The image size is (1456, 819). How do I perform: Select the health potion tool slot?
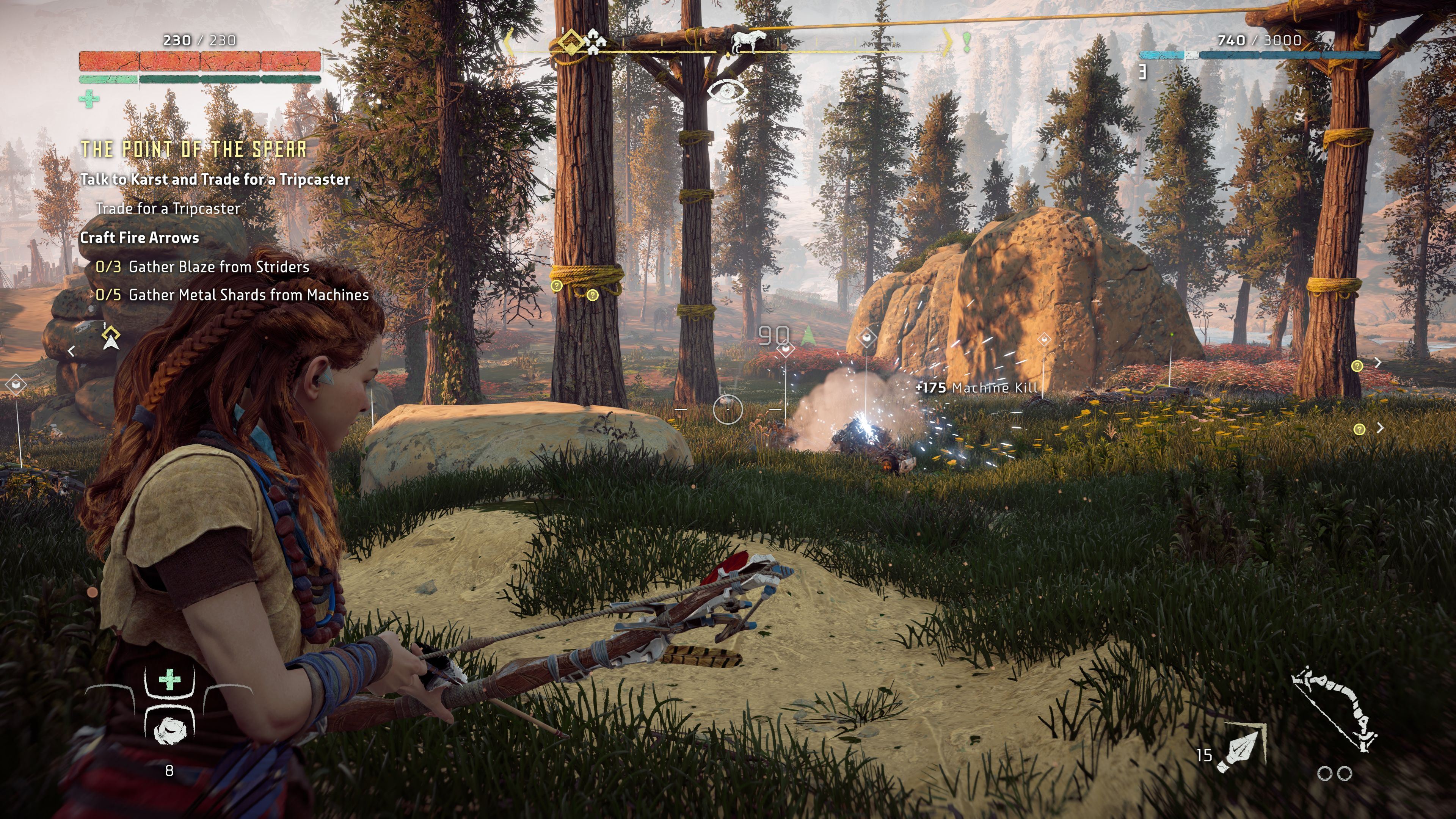pyautogui.click(x=169, y=680)
